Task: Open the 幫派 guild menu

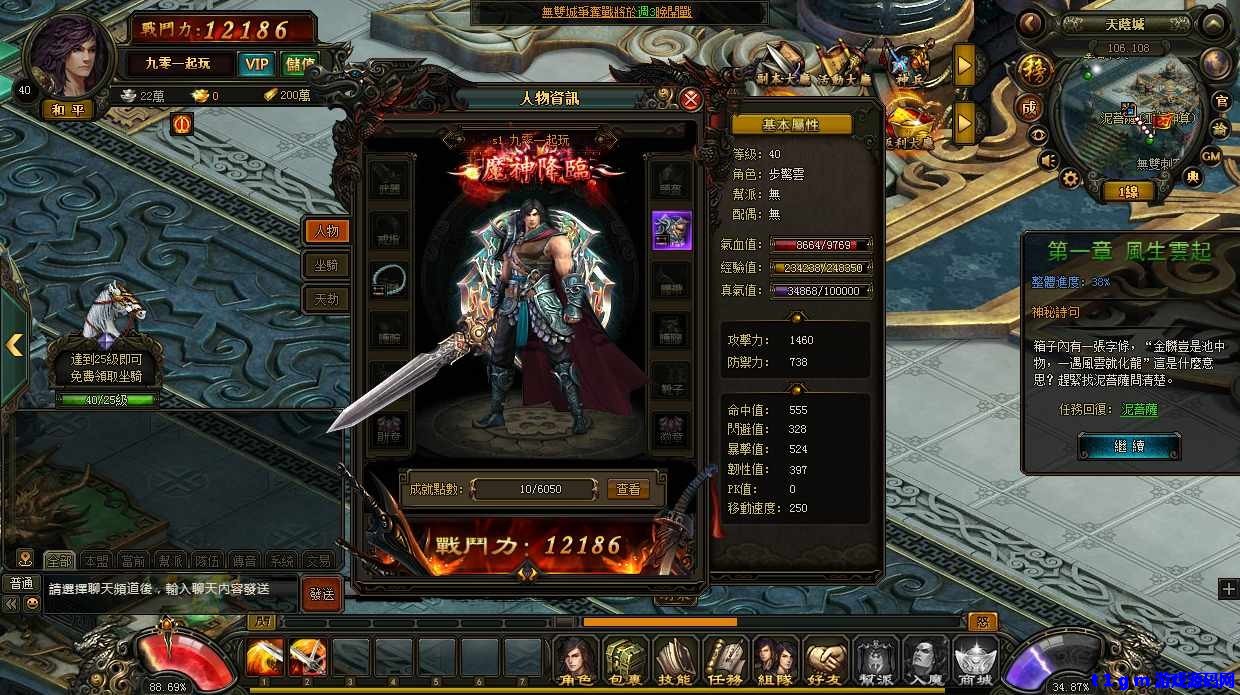Action: click(x=875, y=660)
